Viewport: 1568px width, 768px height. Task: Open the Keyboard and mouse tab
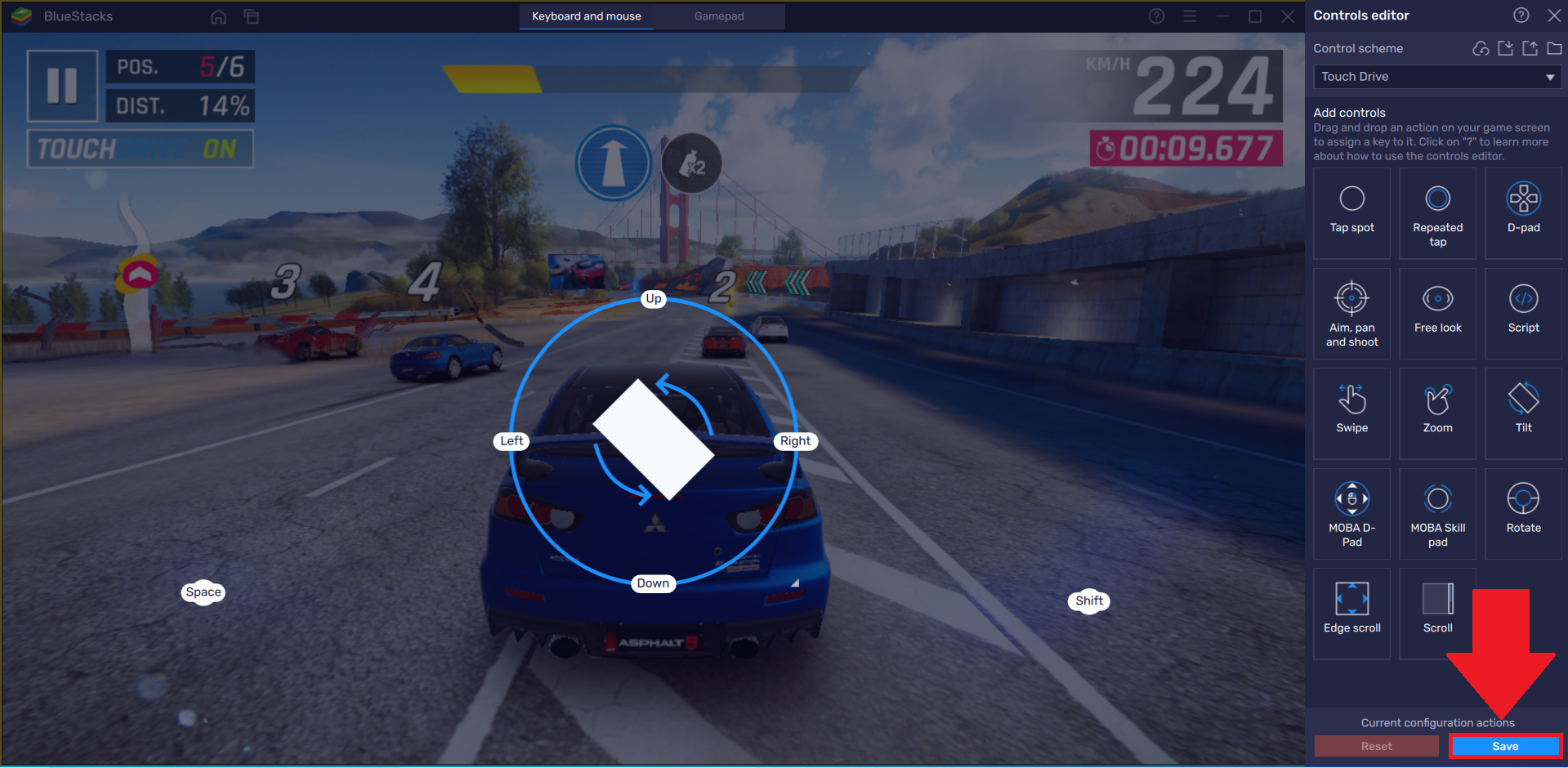(x=586, y=16)
